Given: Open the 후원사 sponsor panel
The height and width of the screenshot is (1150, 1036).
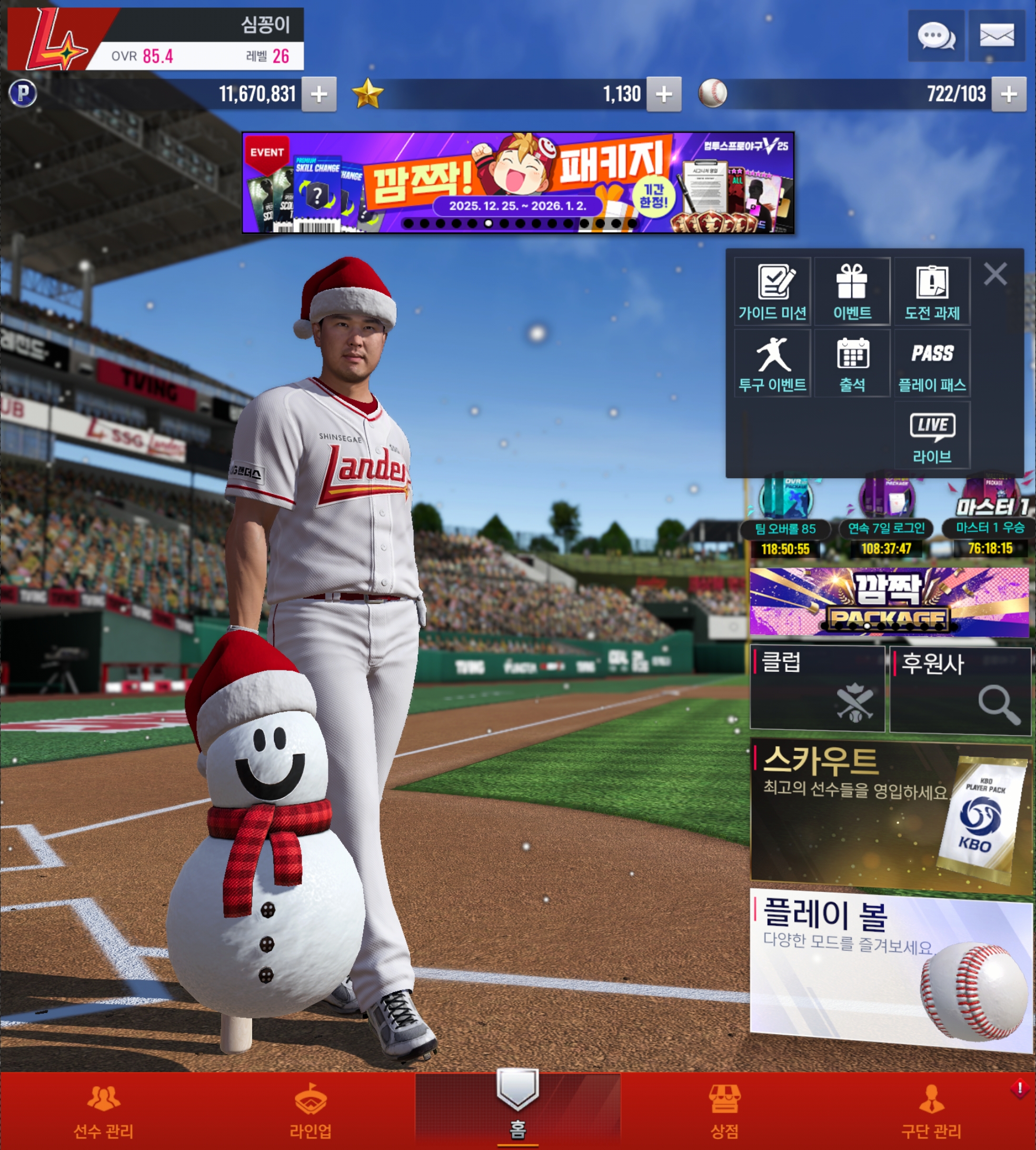Looking at the screenshot, I should (960, 689).
